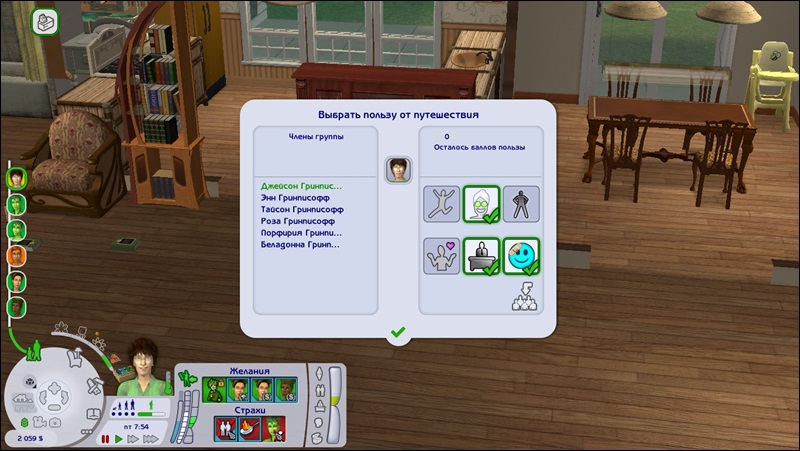Open the top-left inventory box icon
800x451 pixels.
tap(45, 21)
